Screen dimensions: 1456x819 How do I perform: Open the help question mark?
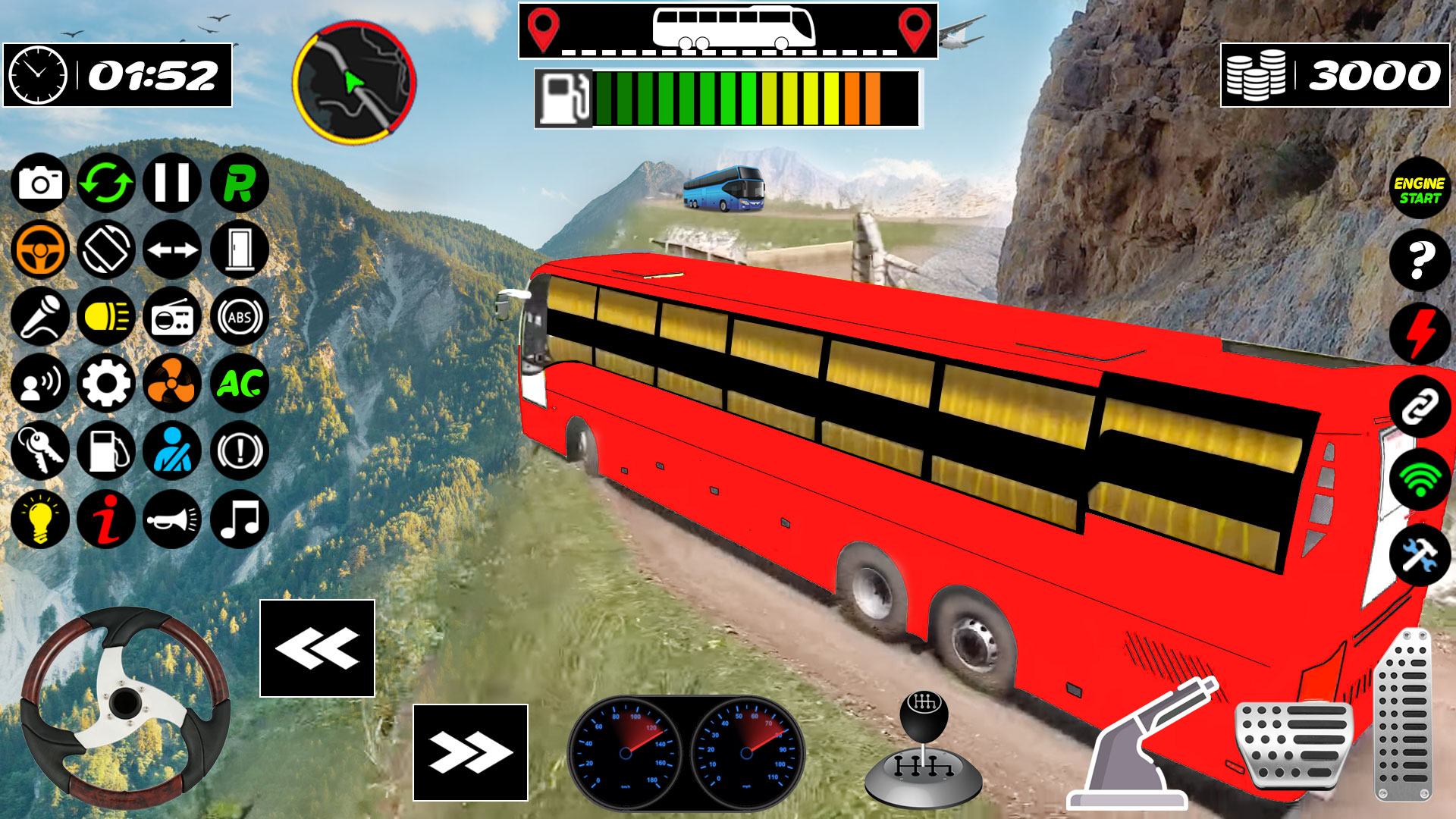[1419, 260]
